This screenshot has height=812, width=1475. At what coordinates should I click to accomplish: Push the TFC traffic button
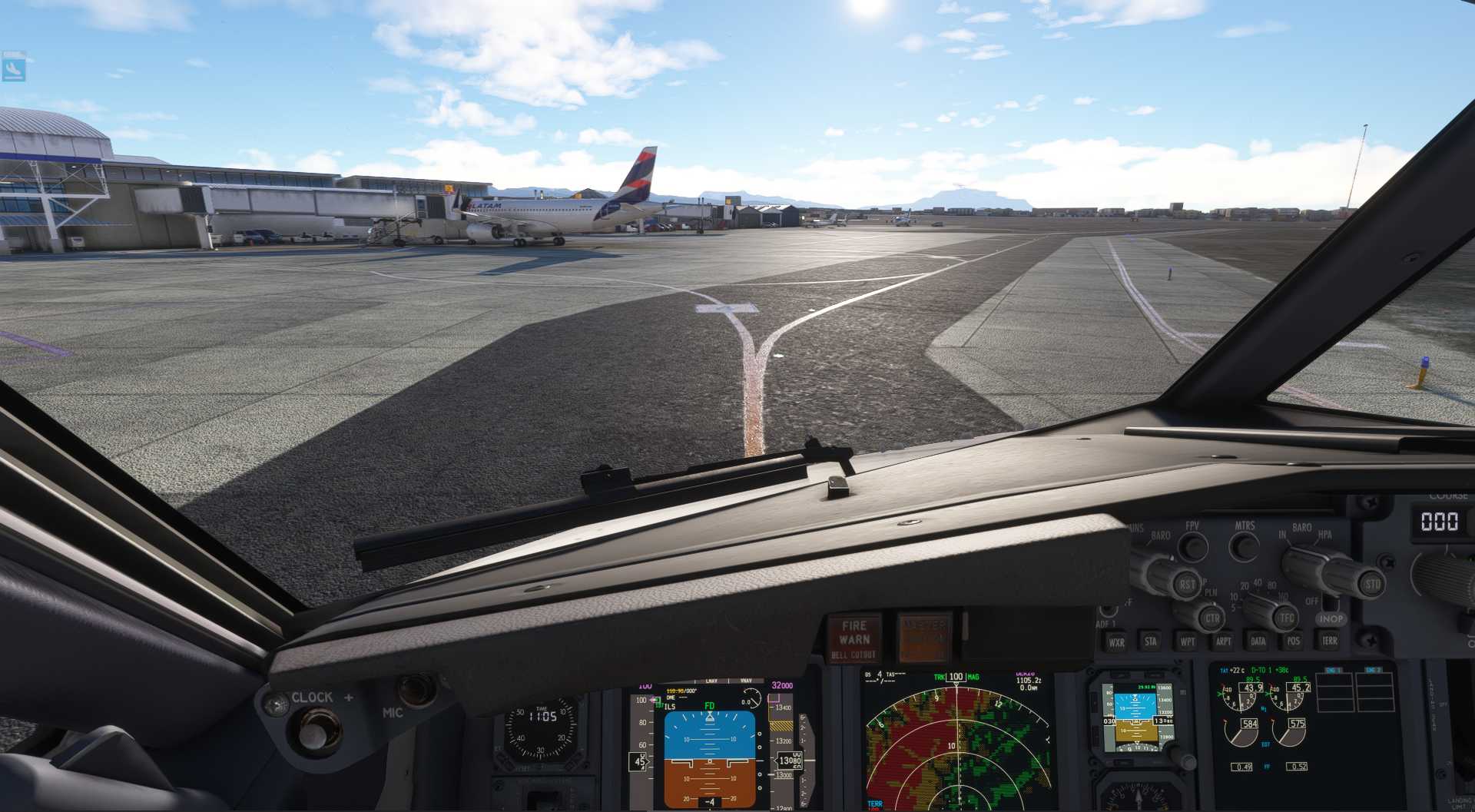click(1286, 618)
